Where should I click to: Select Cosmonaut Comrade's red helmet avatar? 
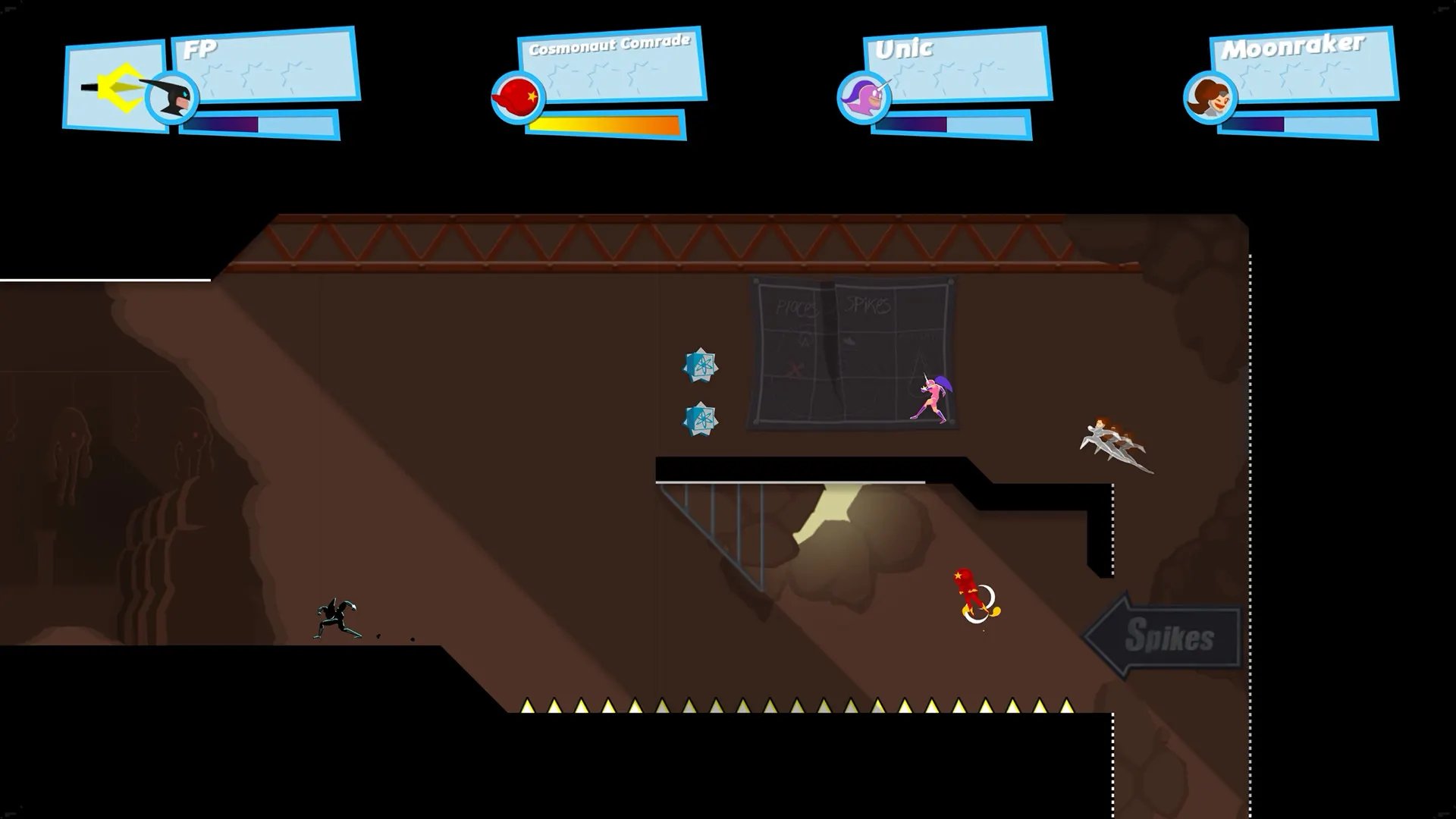point(517,98)
